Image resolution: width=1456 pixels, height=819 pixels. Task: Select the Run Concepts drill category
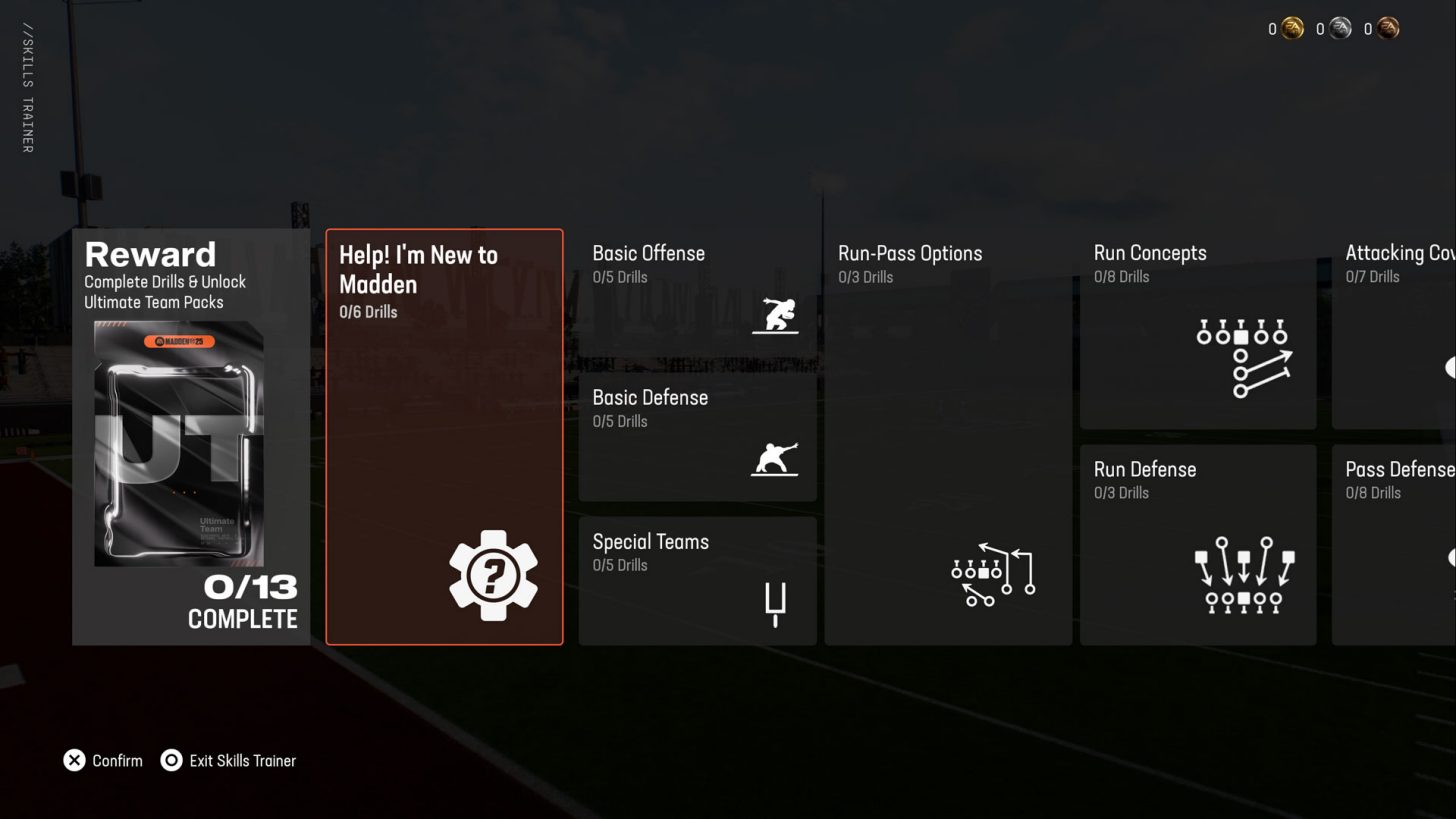[x=1197, y=330]
